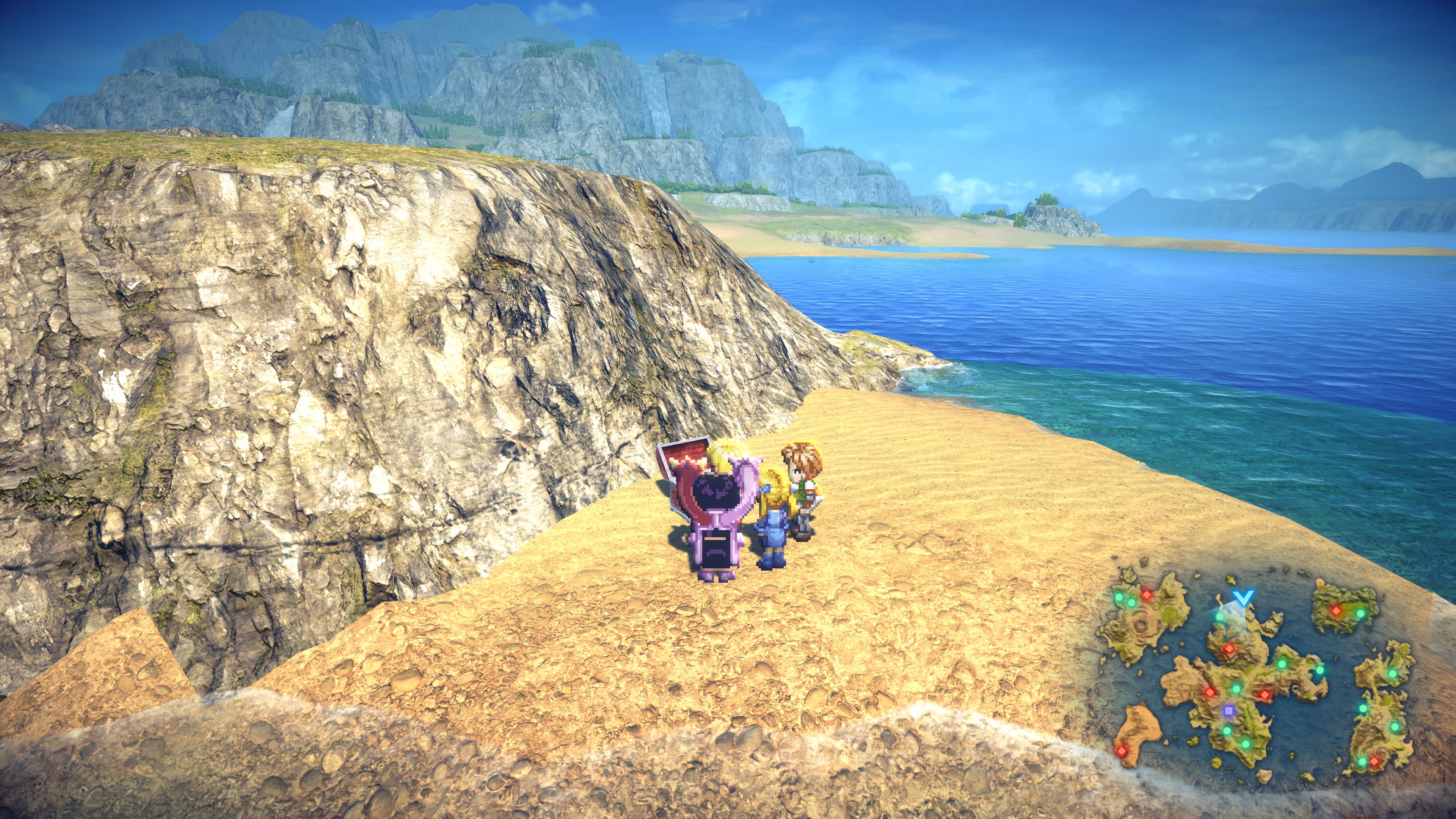Click the blue player arrow on the minimap

1244,597
